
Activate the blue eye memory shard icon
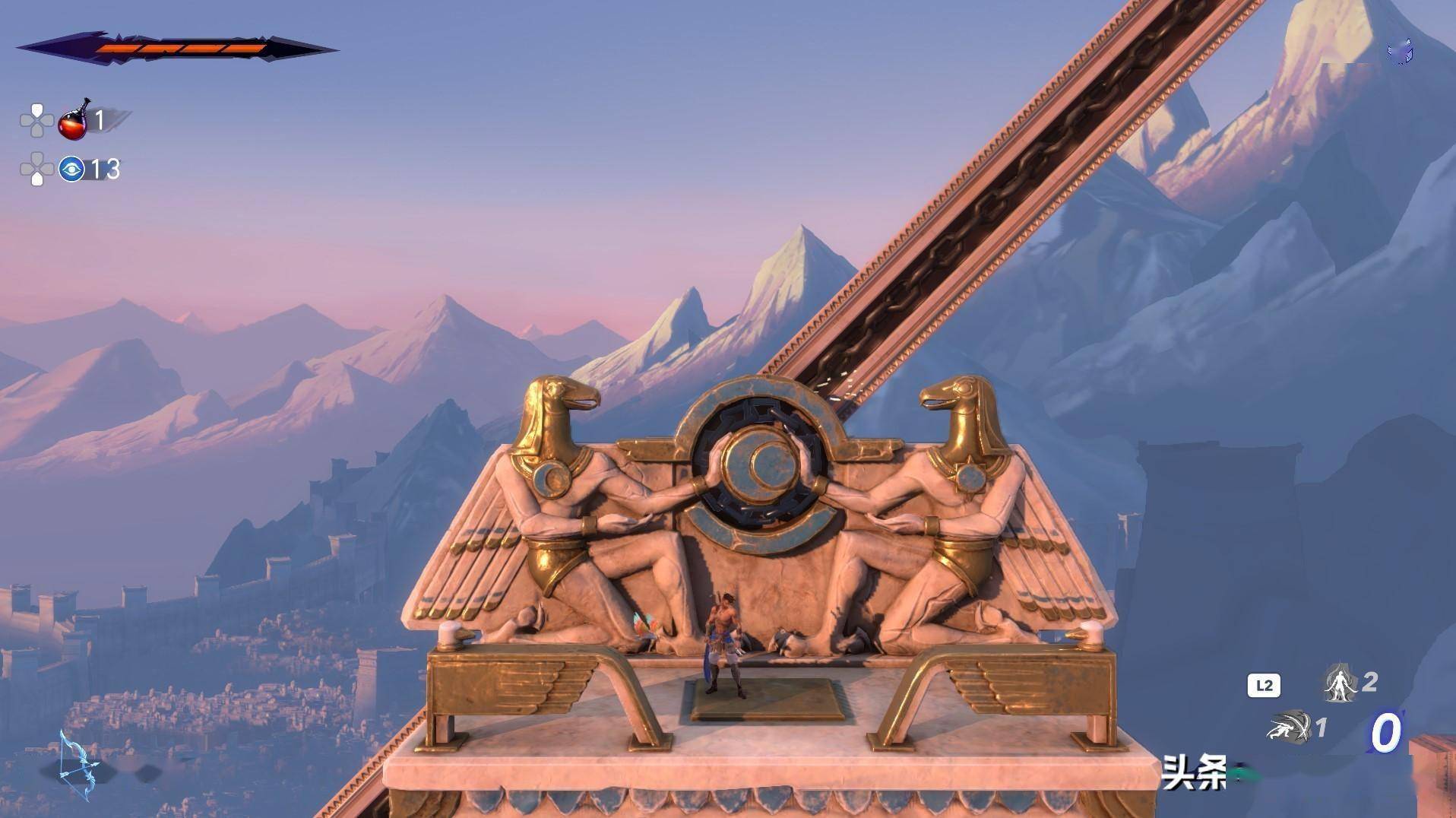(x=71, y=169)
